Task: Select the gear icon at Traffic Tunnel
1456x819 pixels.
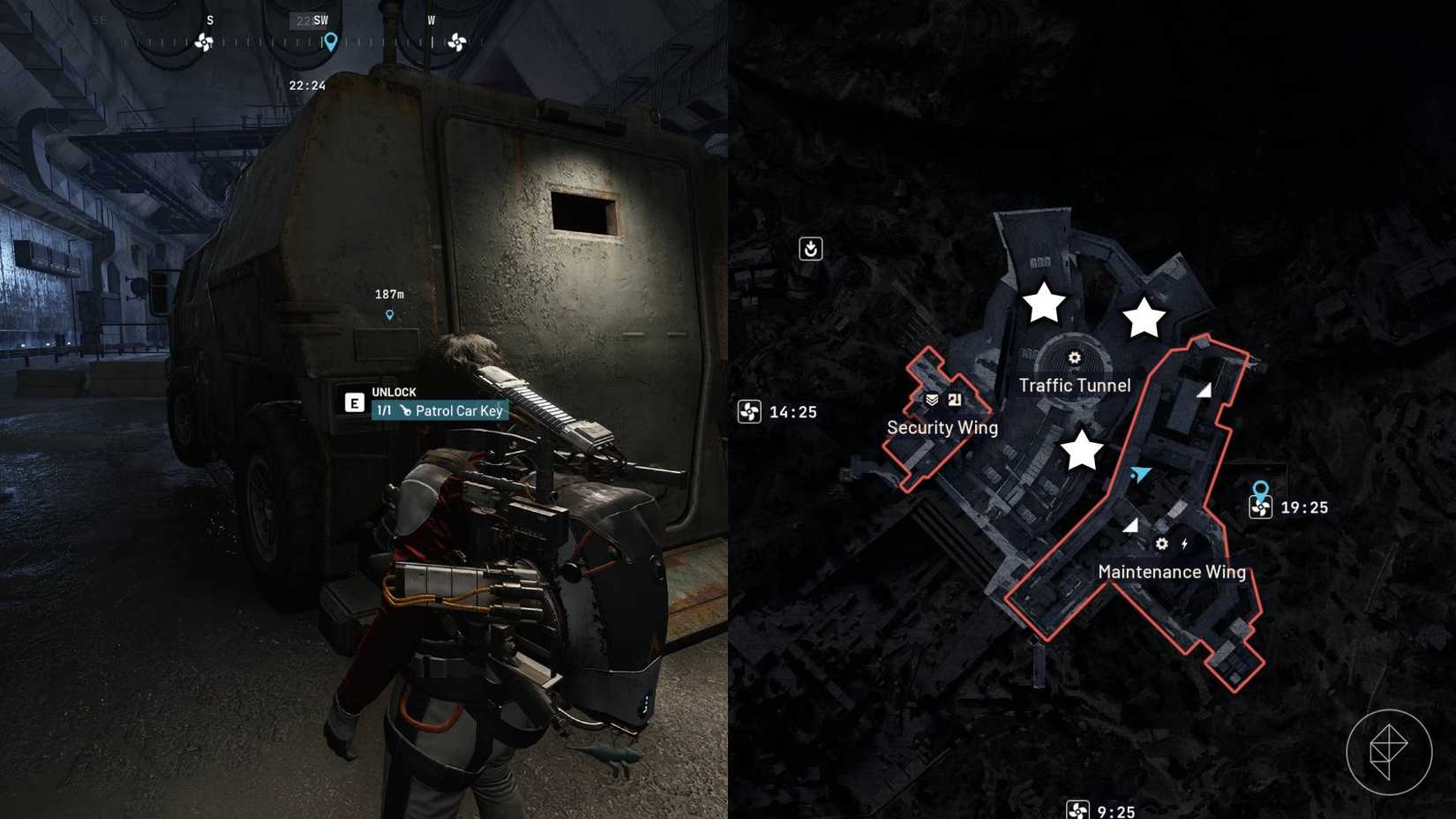Action: (1073, 358)
